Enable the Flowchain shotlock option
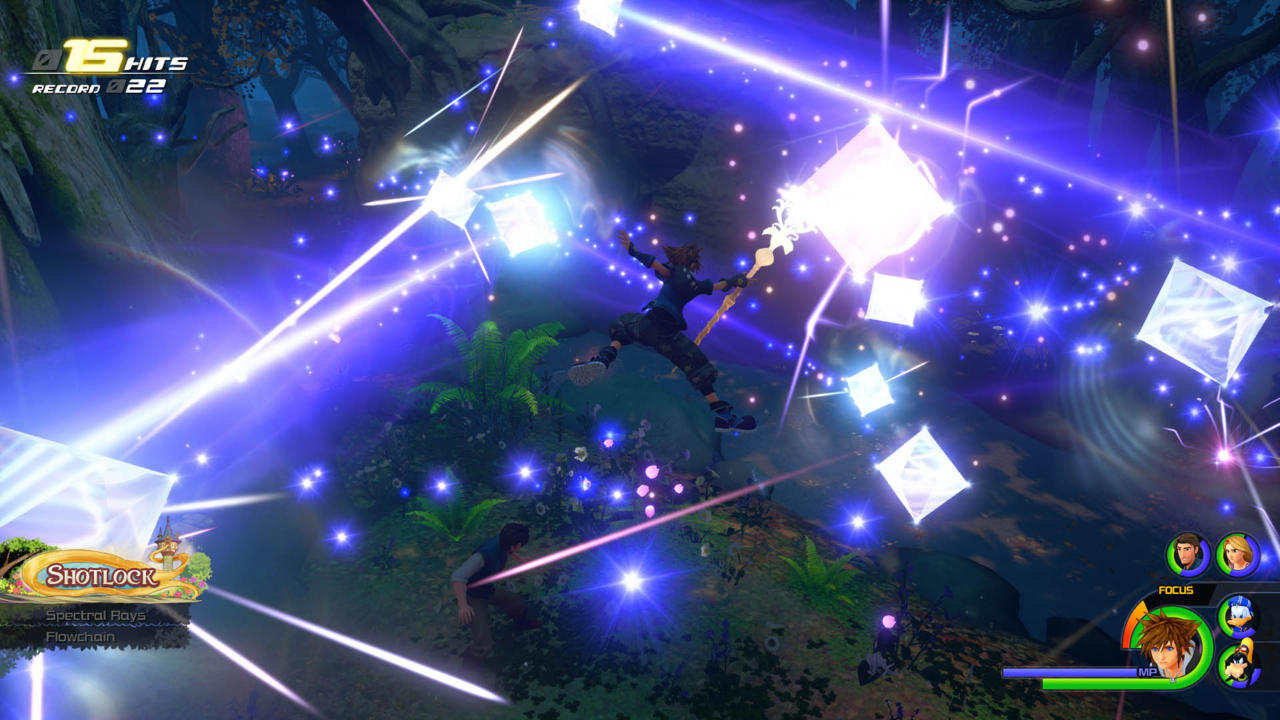 tap(81, 636)
